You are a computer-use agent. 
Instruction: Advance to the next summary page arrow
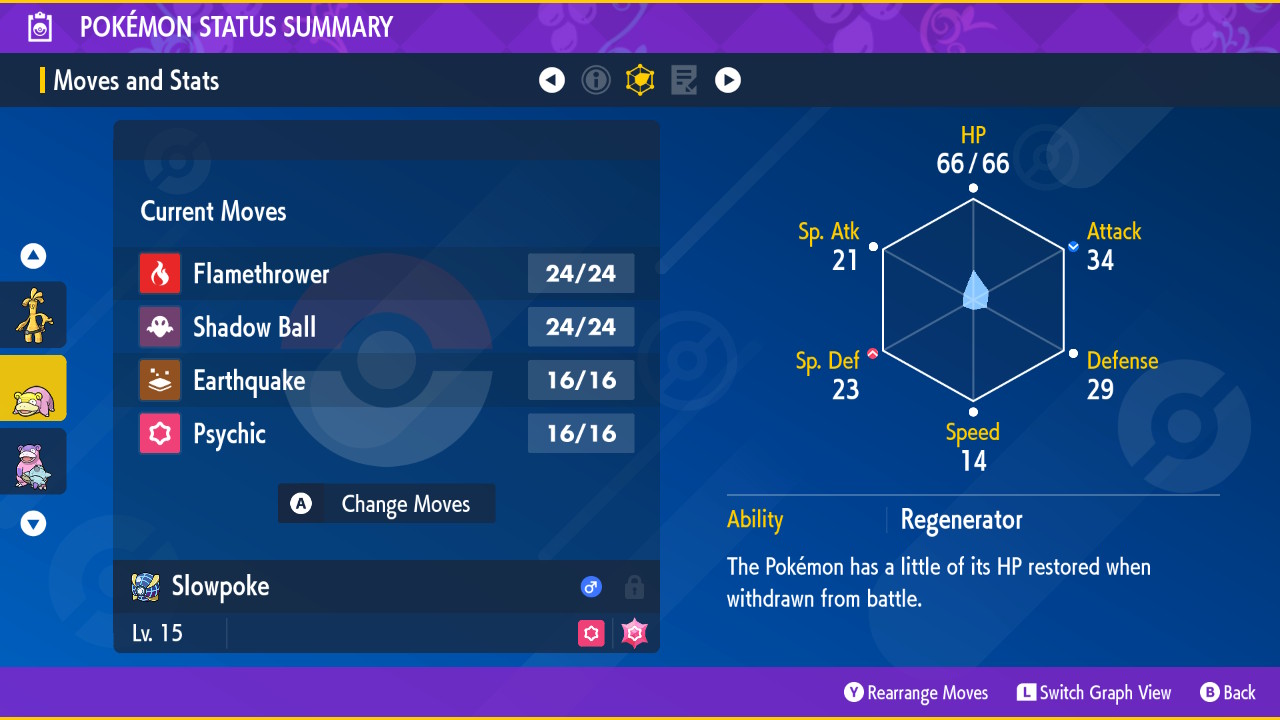pos(728,80)
